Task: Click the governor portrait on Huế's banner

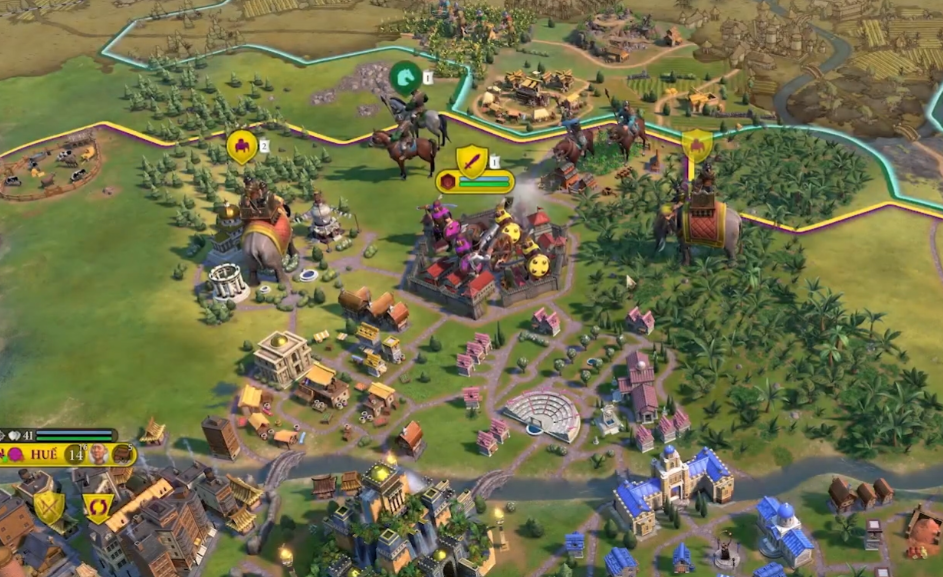Action: pos(99,454)
